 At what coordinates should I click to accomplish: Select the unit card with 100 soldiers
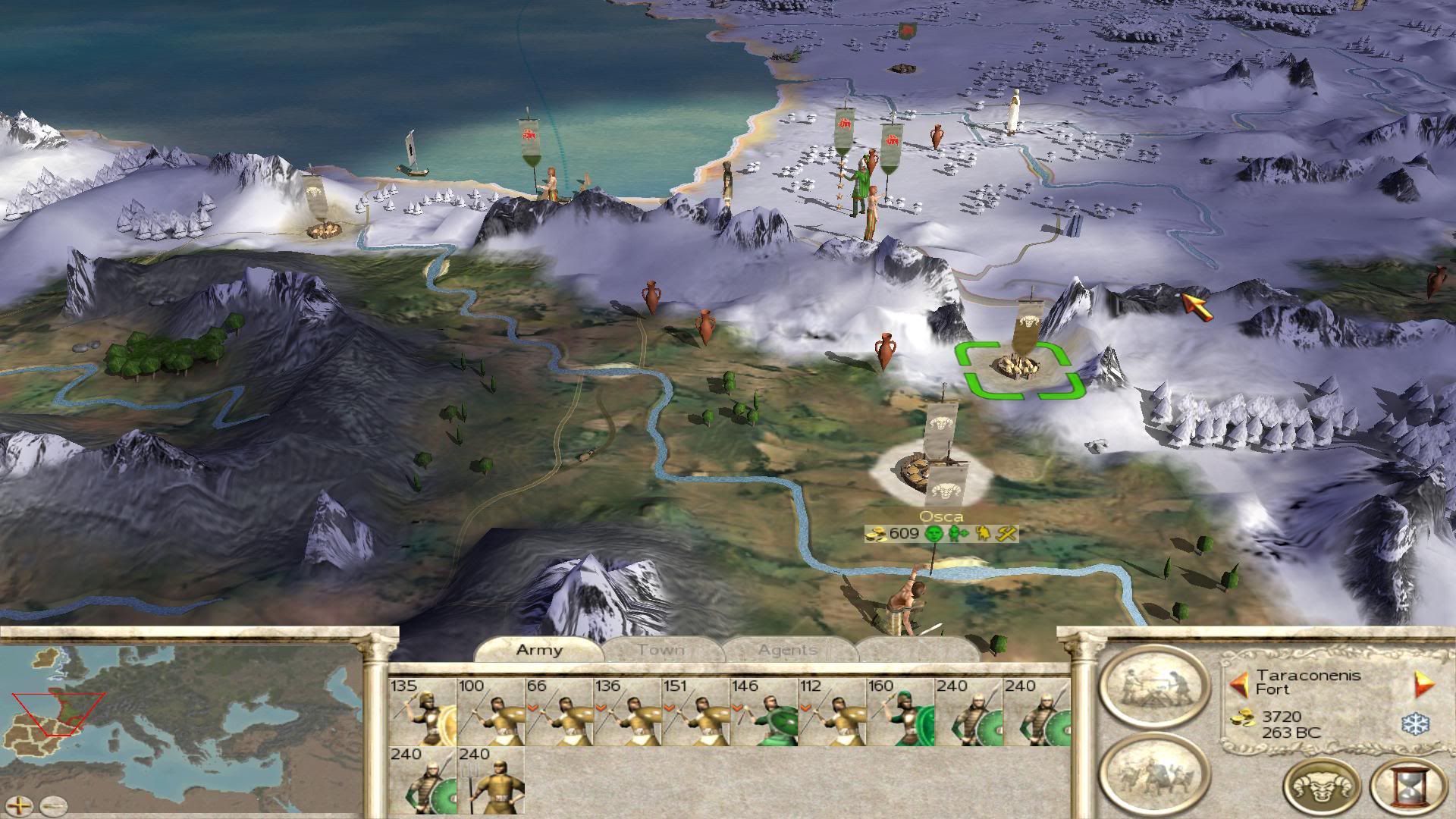tap(491, 712)
